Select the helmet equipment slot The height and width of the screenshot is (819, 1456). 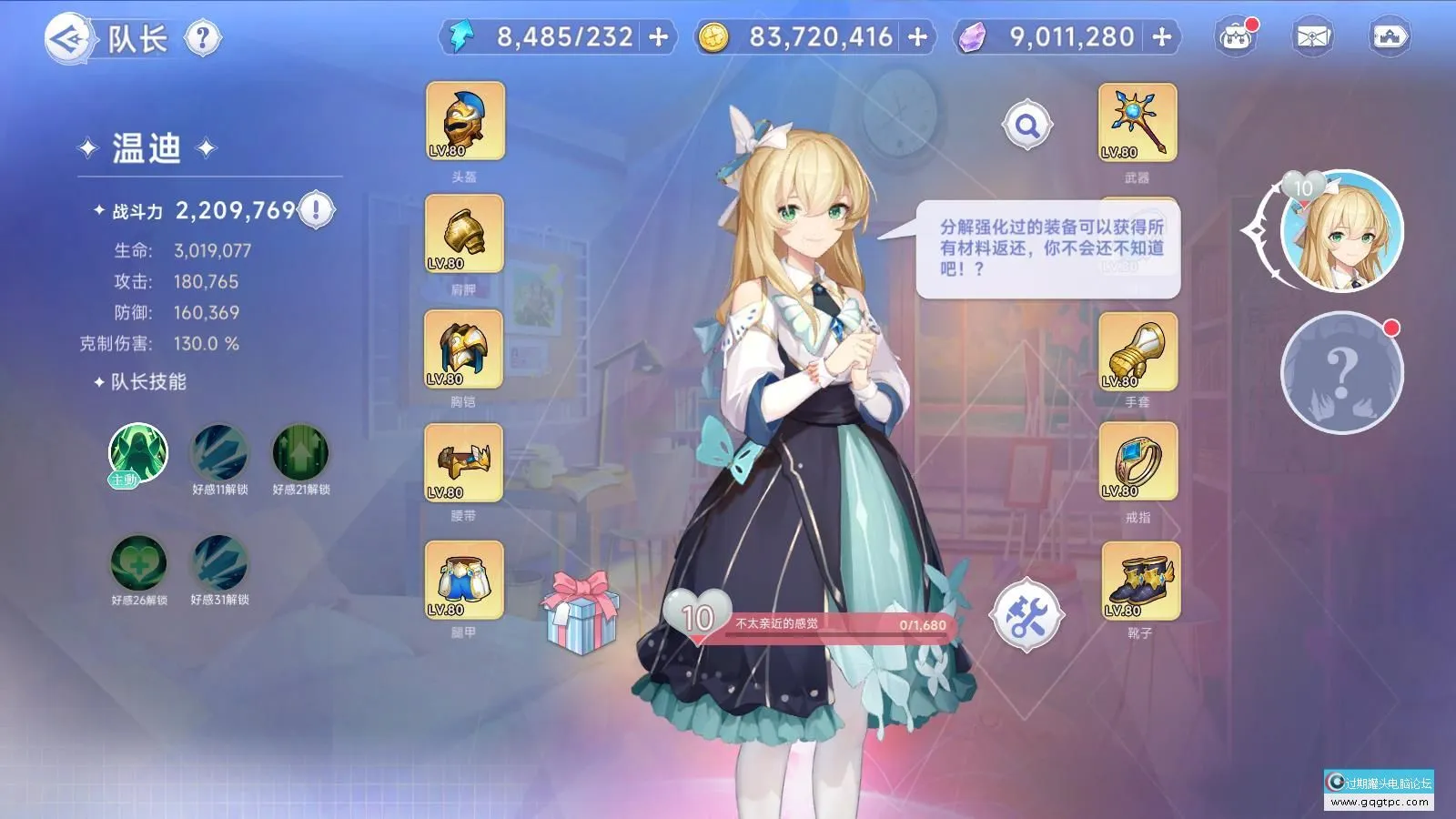[465, 122]
